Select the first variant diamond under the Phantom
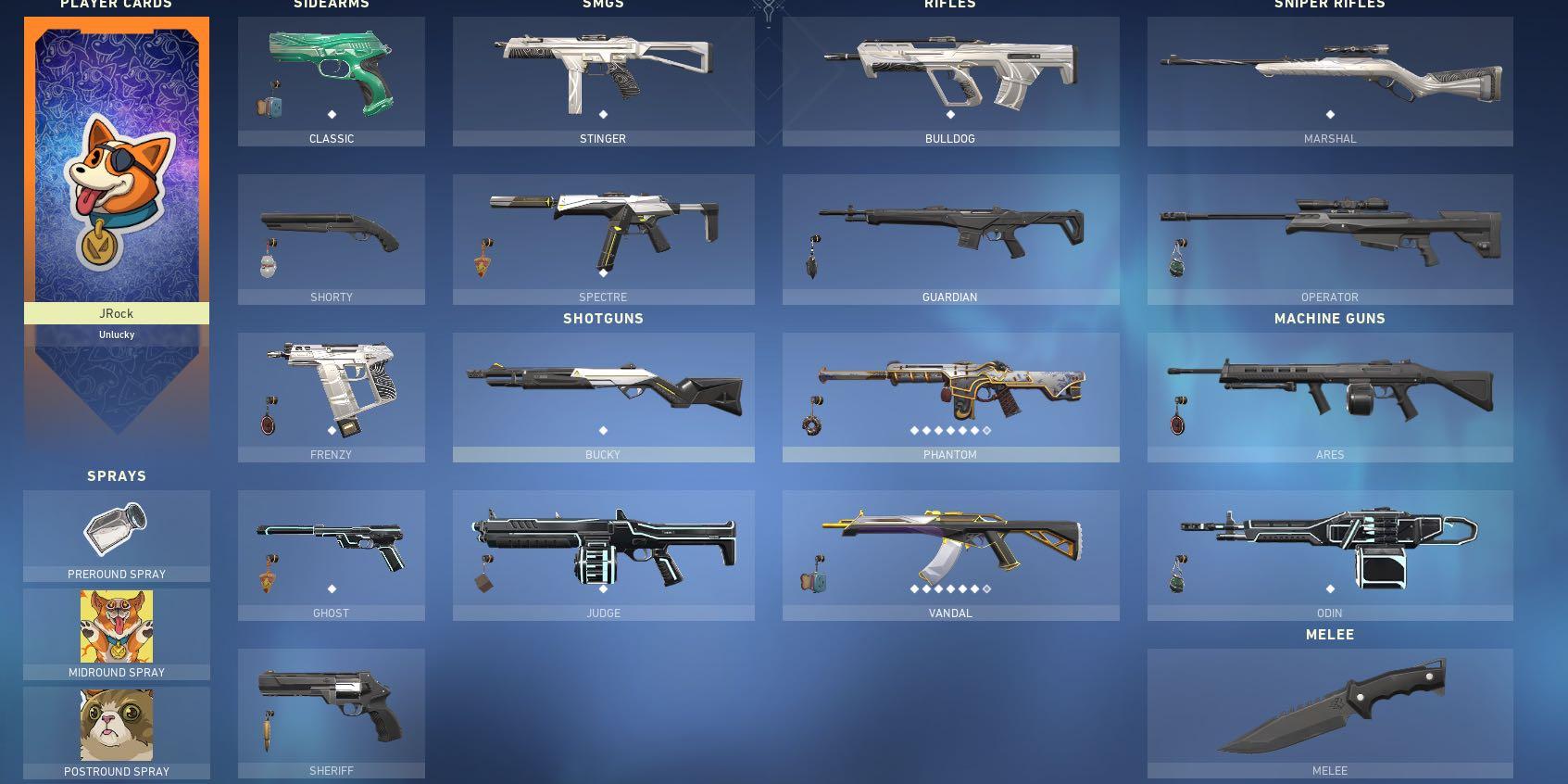1568x784 pixels. (x=916, y=430)
